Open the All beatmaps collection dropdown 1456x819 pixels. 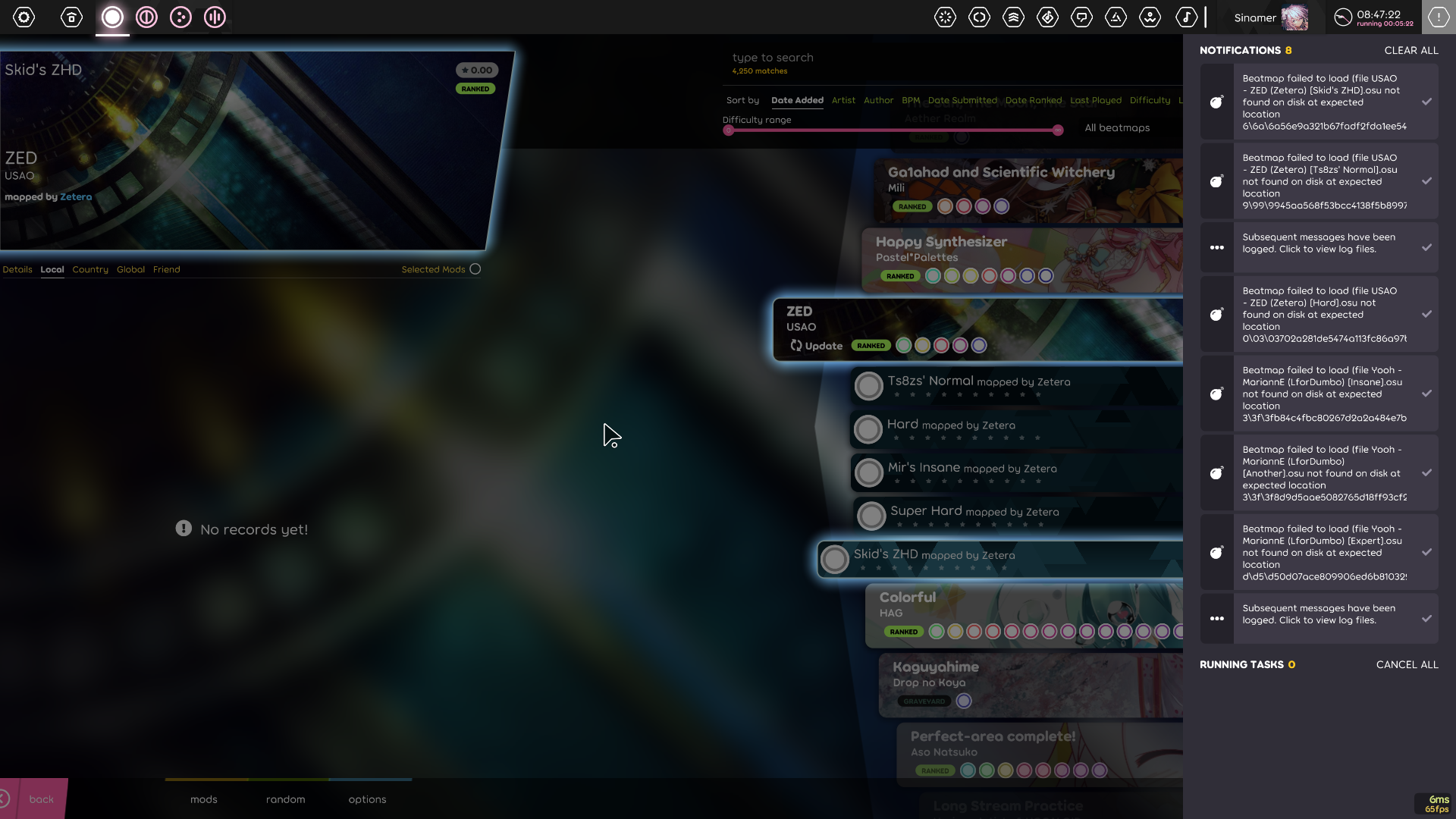1116,127
